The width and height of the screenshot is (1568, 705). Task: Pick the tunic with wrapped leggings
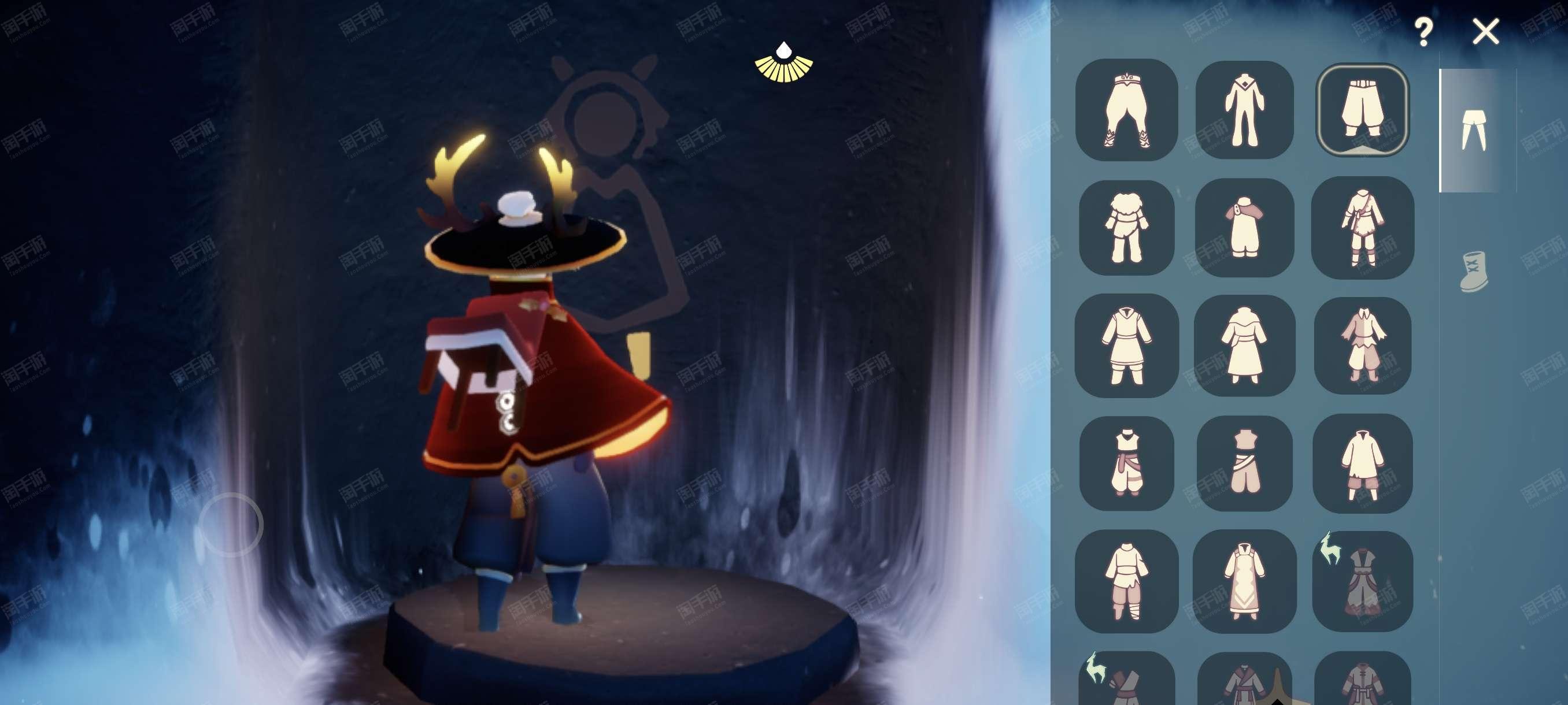pos(1126,581)
